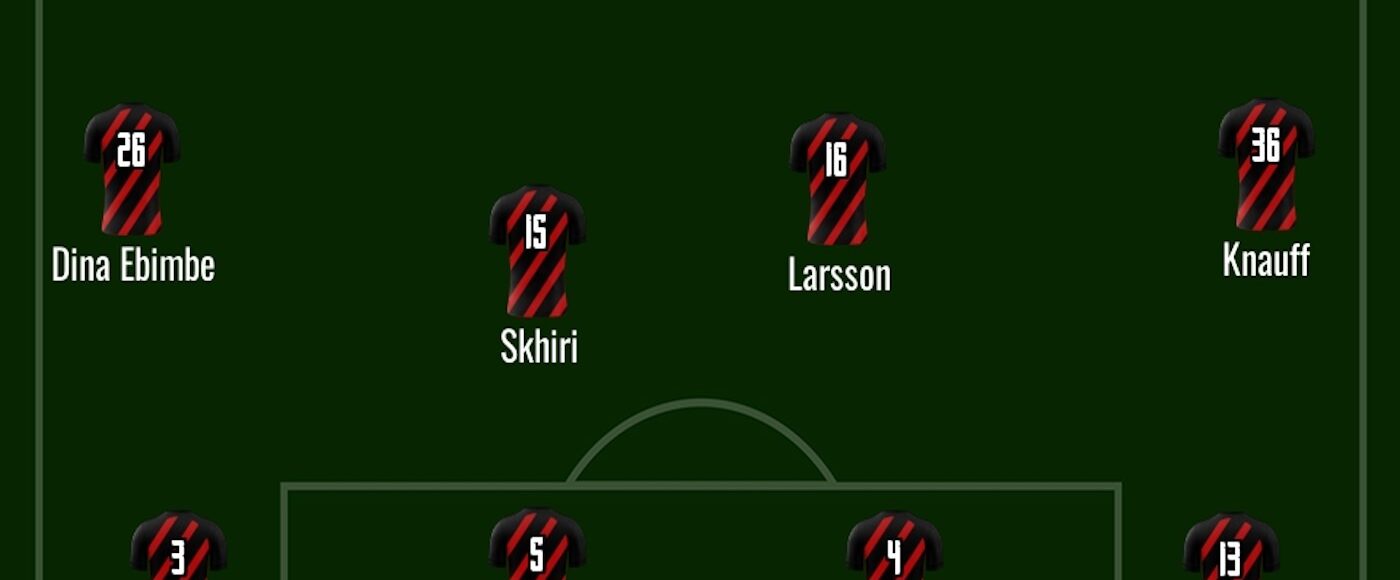Choose Skhiri's number 15 shirt
1400x580 pixels.
[537, 250]
